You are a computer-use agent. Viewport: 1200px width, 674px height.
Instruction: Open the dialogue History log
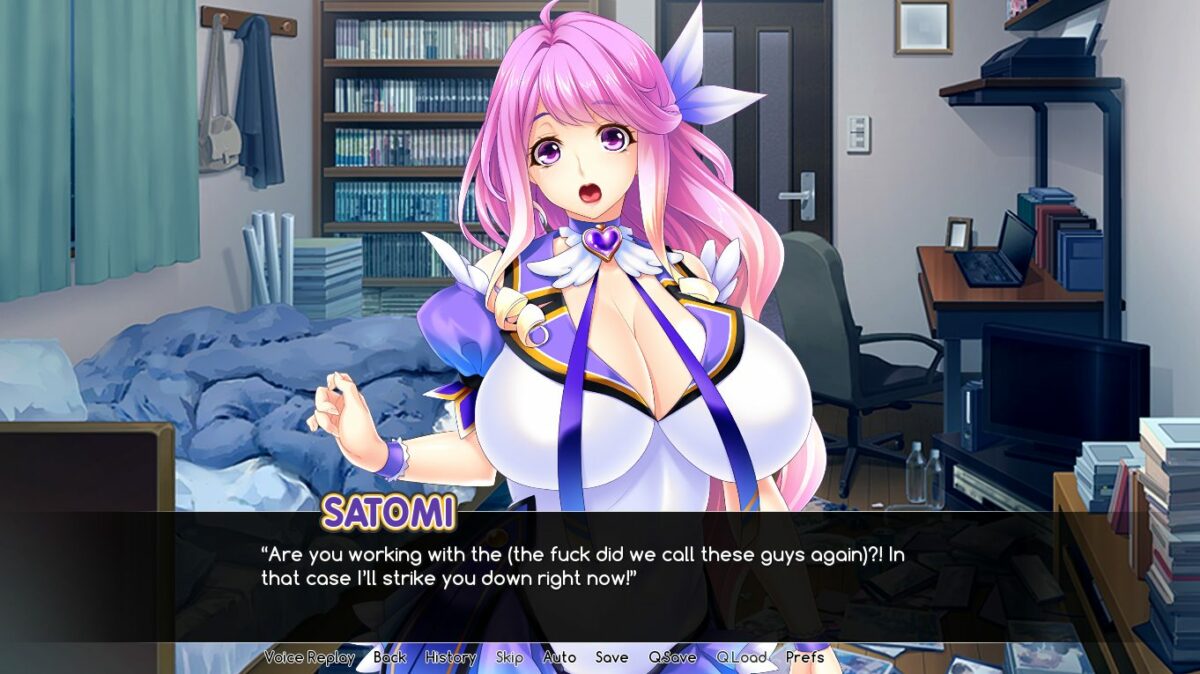point(450,657)
